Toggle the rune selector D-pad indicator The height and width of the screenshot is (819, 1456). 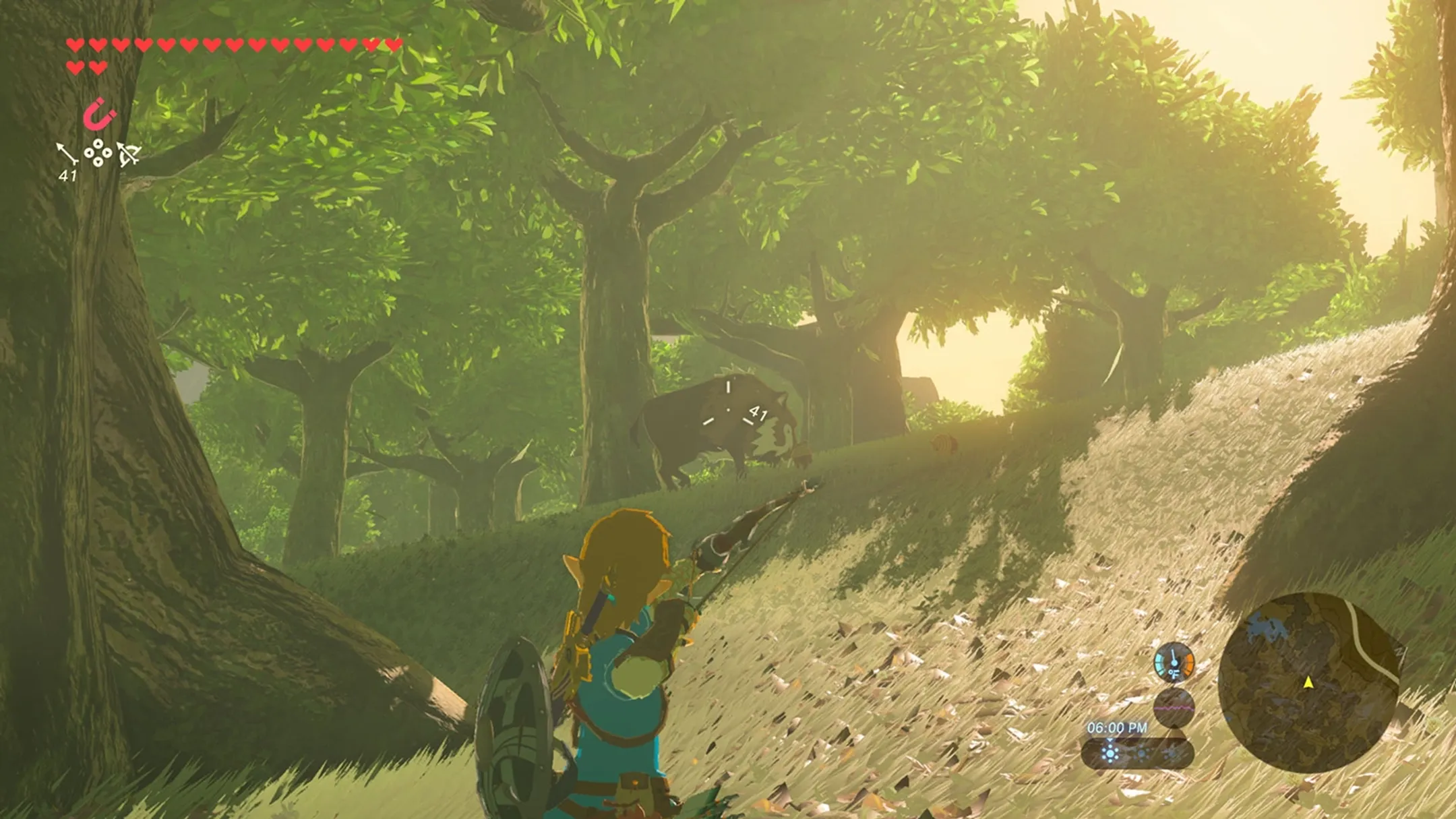(98, 153)
